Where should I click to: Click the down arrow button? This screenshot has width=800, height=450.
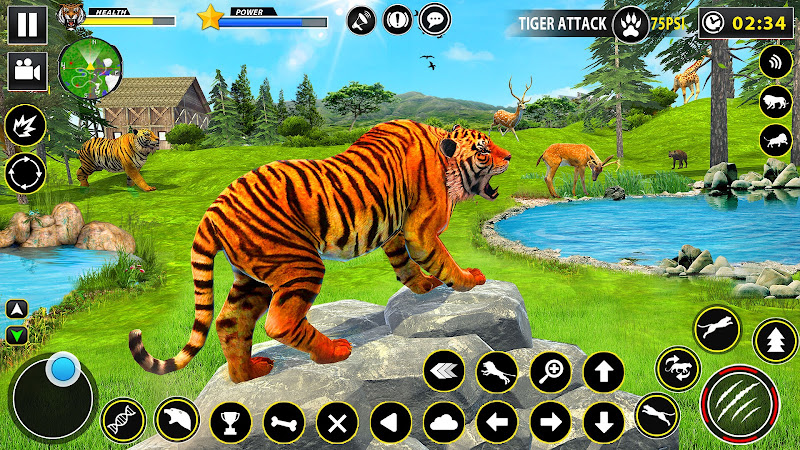pyautogui.click(x=603, y=422)
